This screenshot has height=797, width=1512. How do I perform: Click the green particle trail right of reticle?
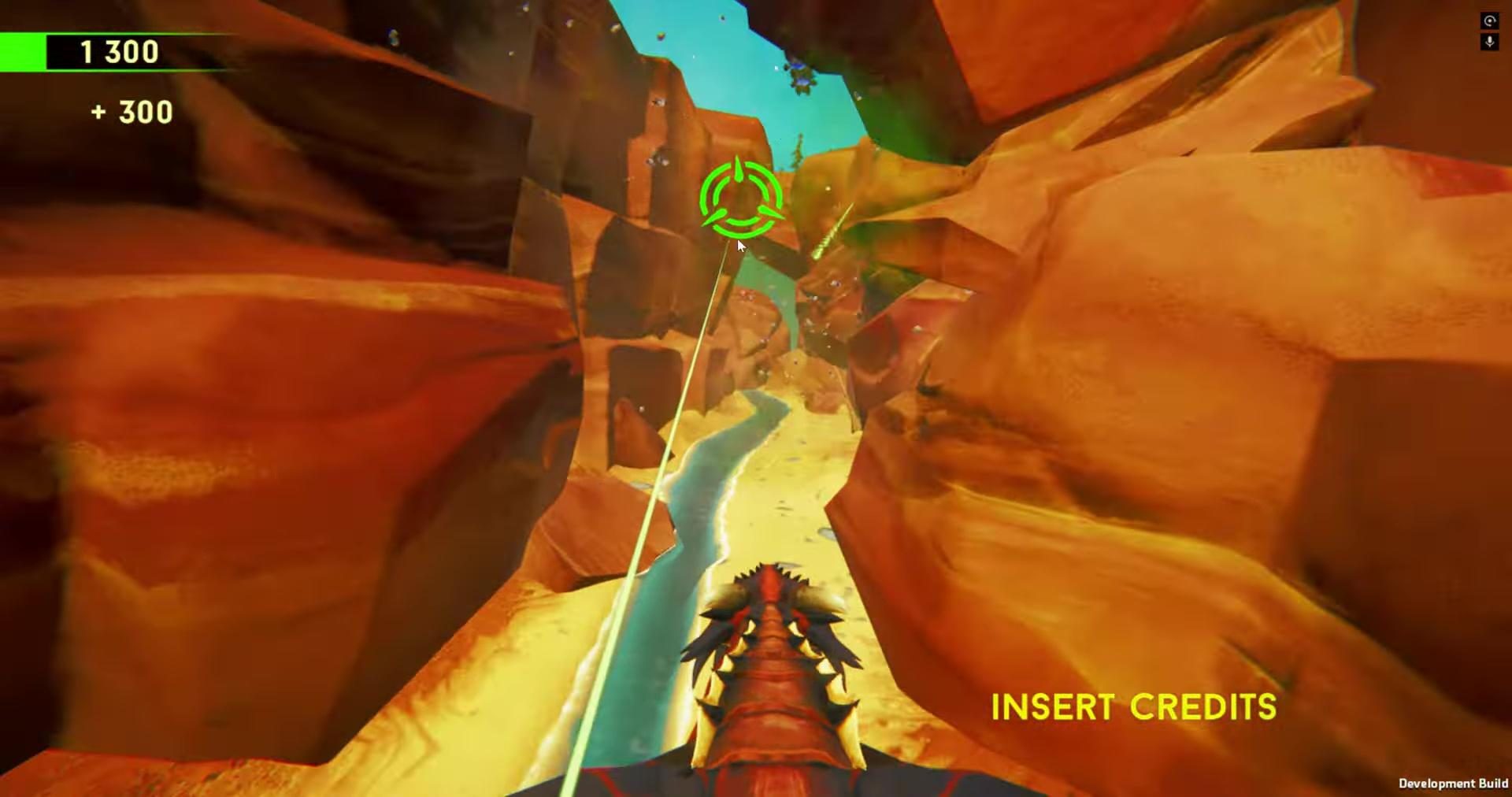(835, 228)
